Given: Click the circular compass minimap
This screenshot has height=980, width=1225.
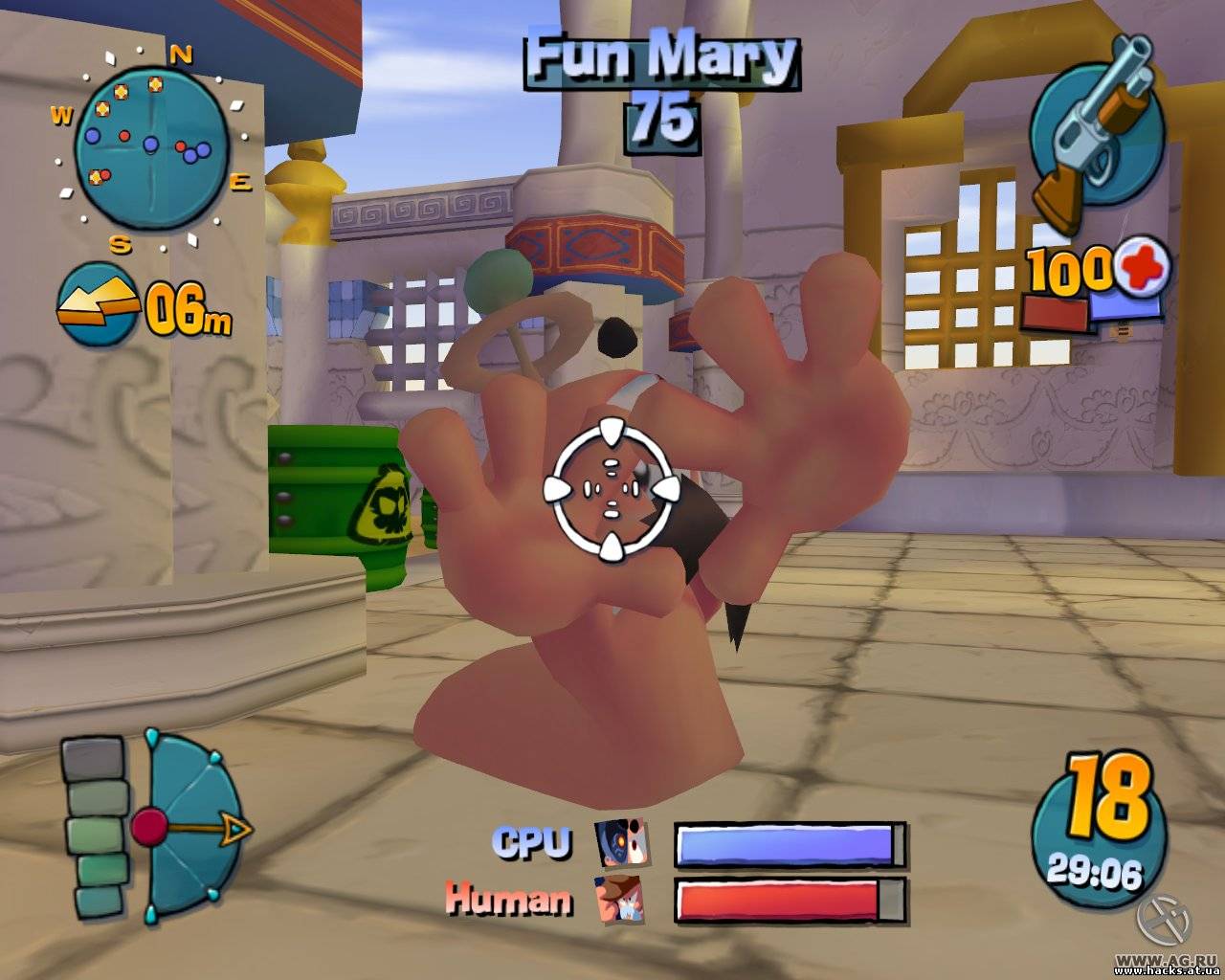Looking at the screenshot, I should point(151,146).
